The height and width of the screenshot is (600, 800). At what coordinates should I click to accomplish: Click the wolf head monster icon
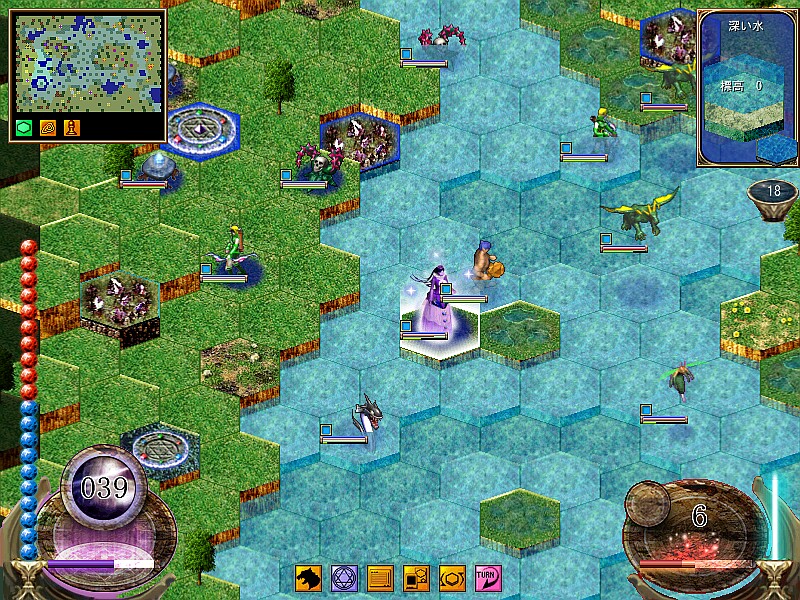(x=308, y=578)
